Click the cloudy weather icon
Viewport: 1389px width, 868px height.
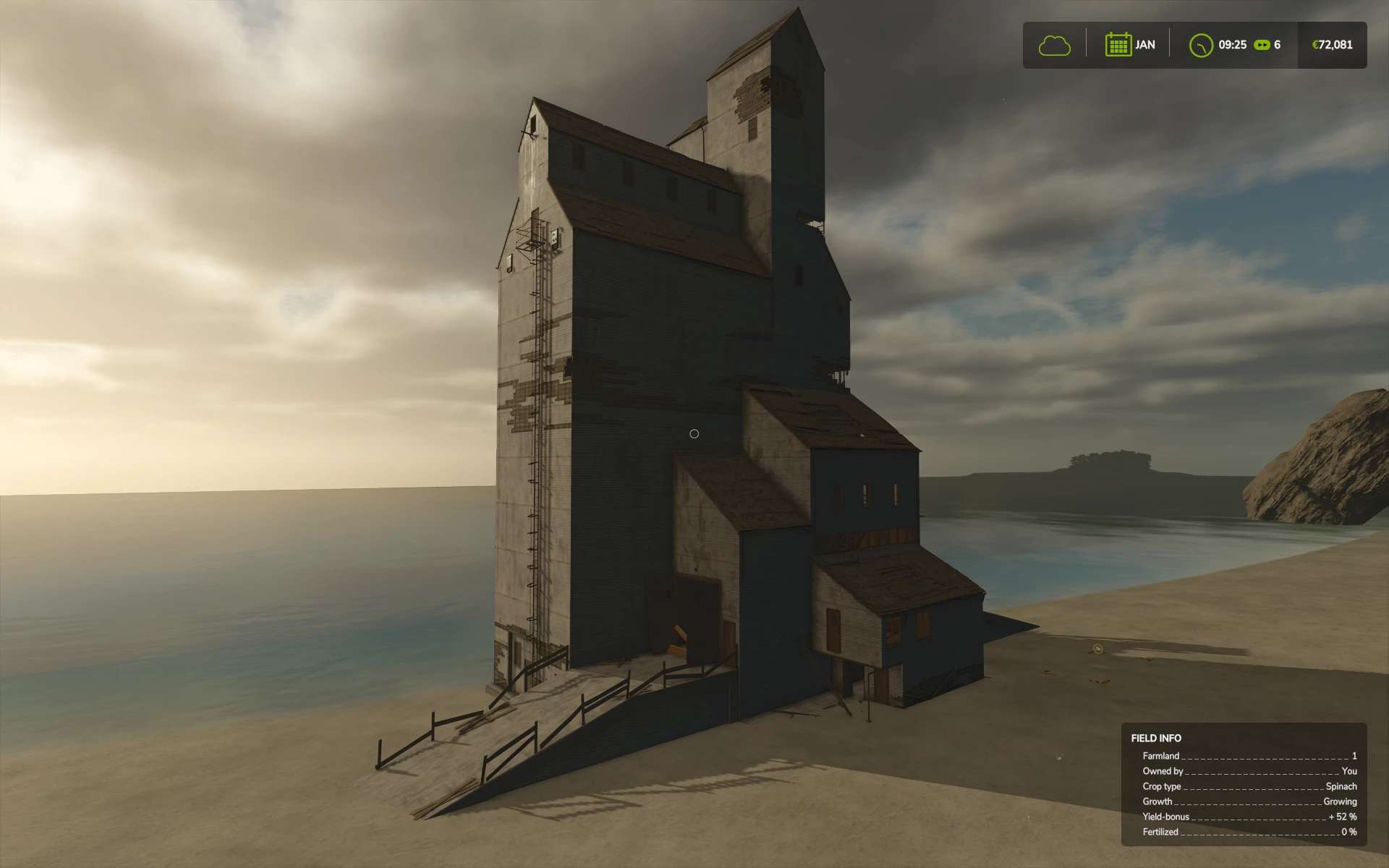(x=1054, y=46)
